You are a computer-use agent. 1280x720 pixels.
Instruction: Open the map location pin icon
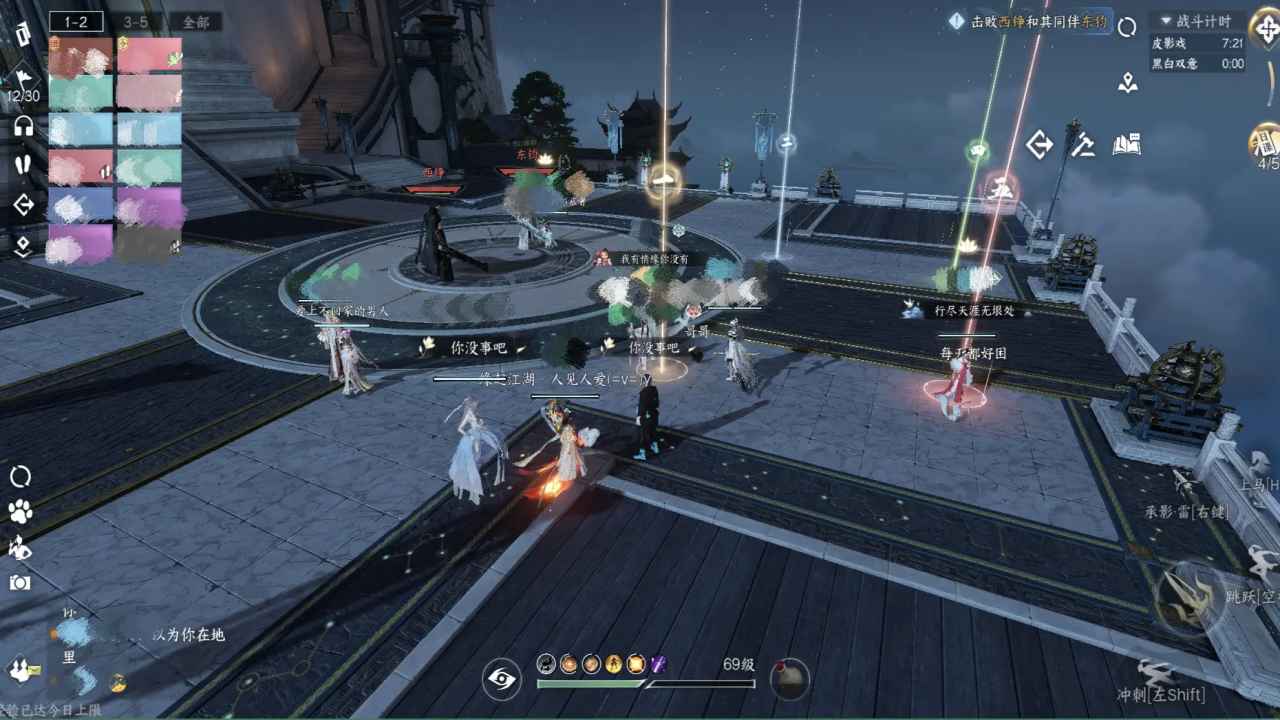coord(1128,83)
